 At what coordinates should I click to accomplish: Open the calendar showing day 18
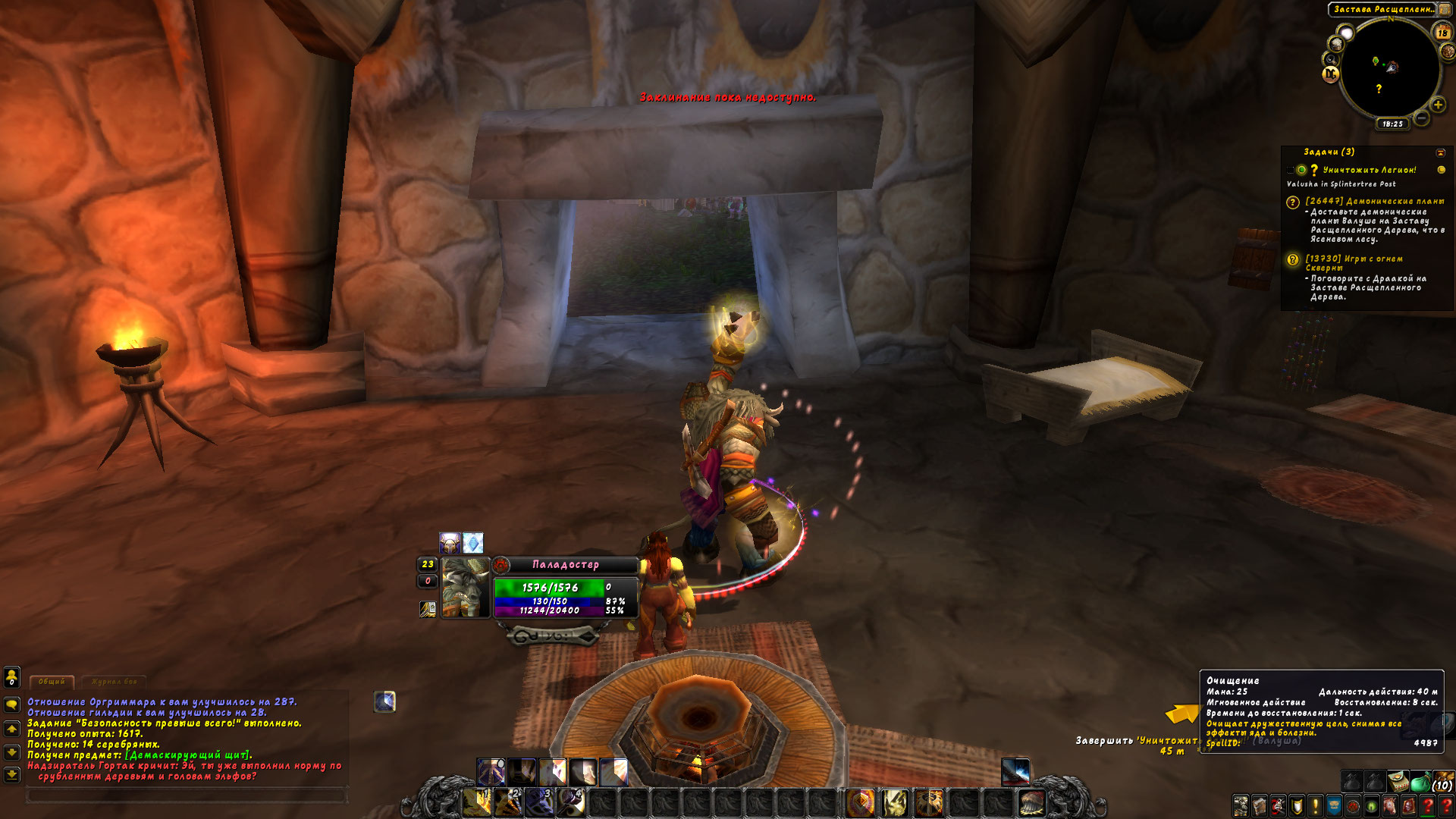(1442, 33)
